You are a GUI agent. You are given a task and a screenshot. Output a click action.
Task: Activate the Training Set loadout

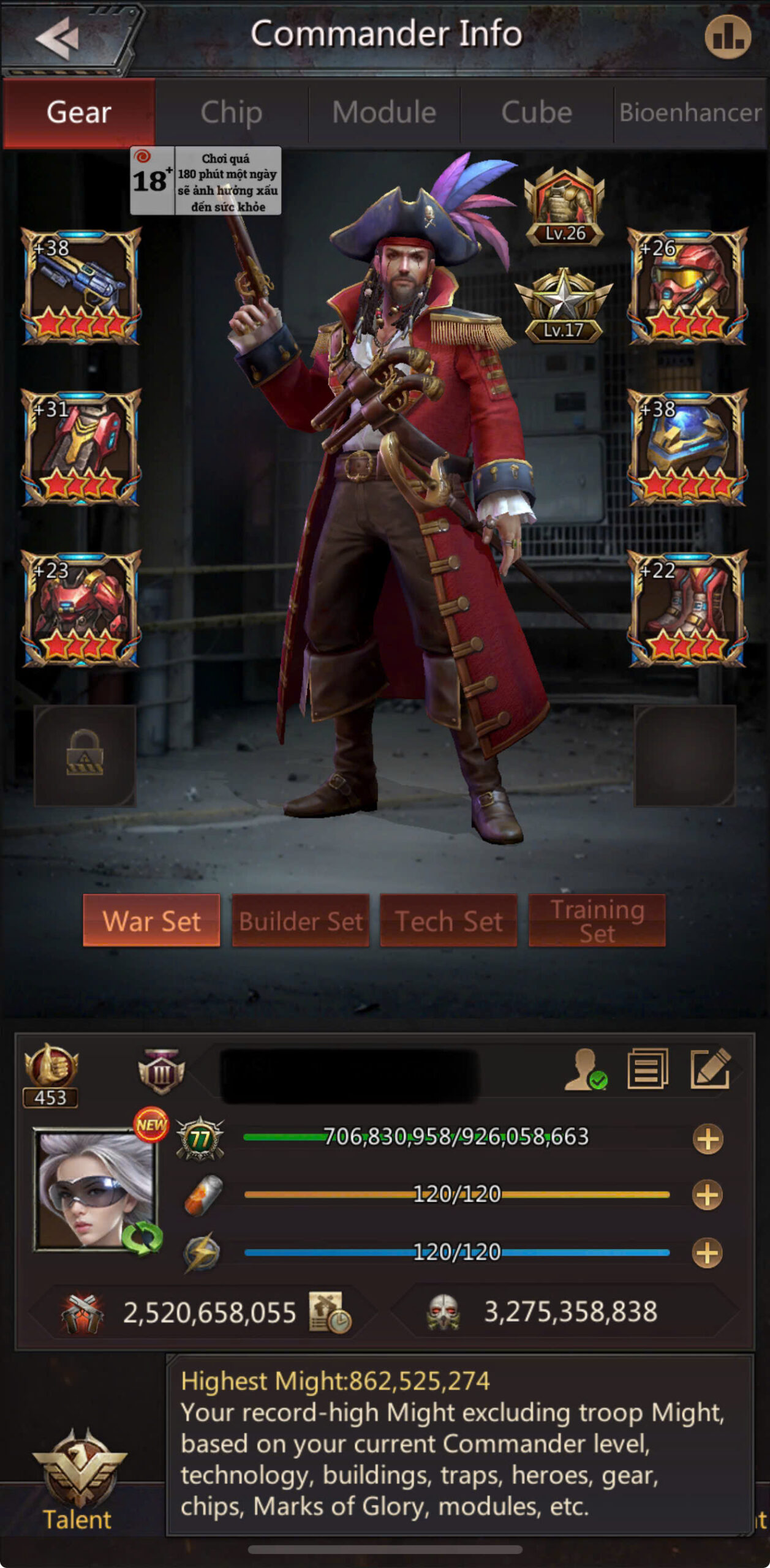[x=597, y=921]
